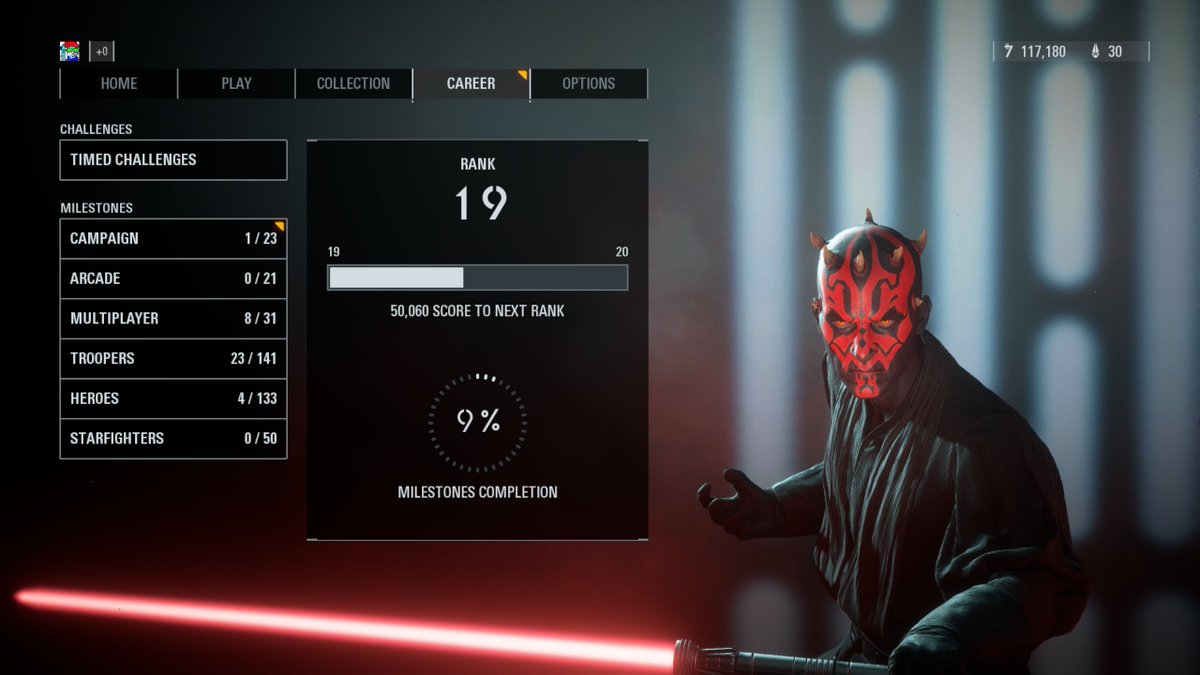Screen dimensions: 1200x675
Task: Go to the Collection tab
Action: click(x=353, y=84)
